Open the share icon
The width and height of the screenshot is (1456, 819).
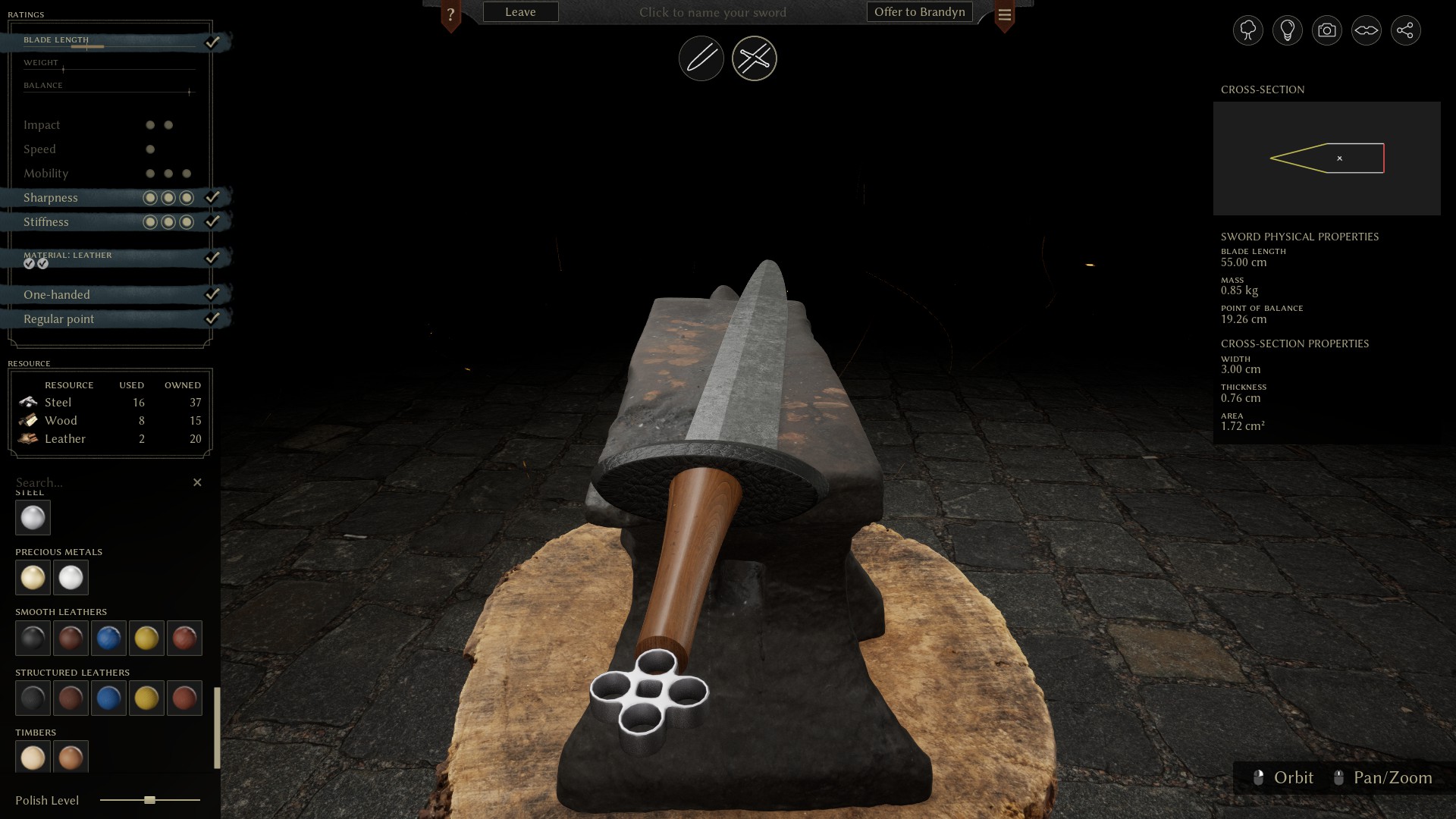tap(1405, 30)
